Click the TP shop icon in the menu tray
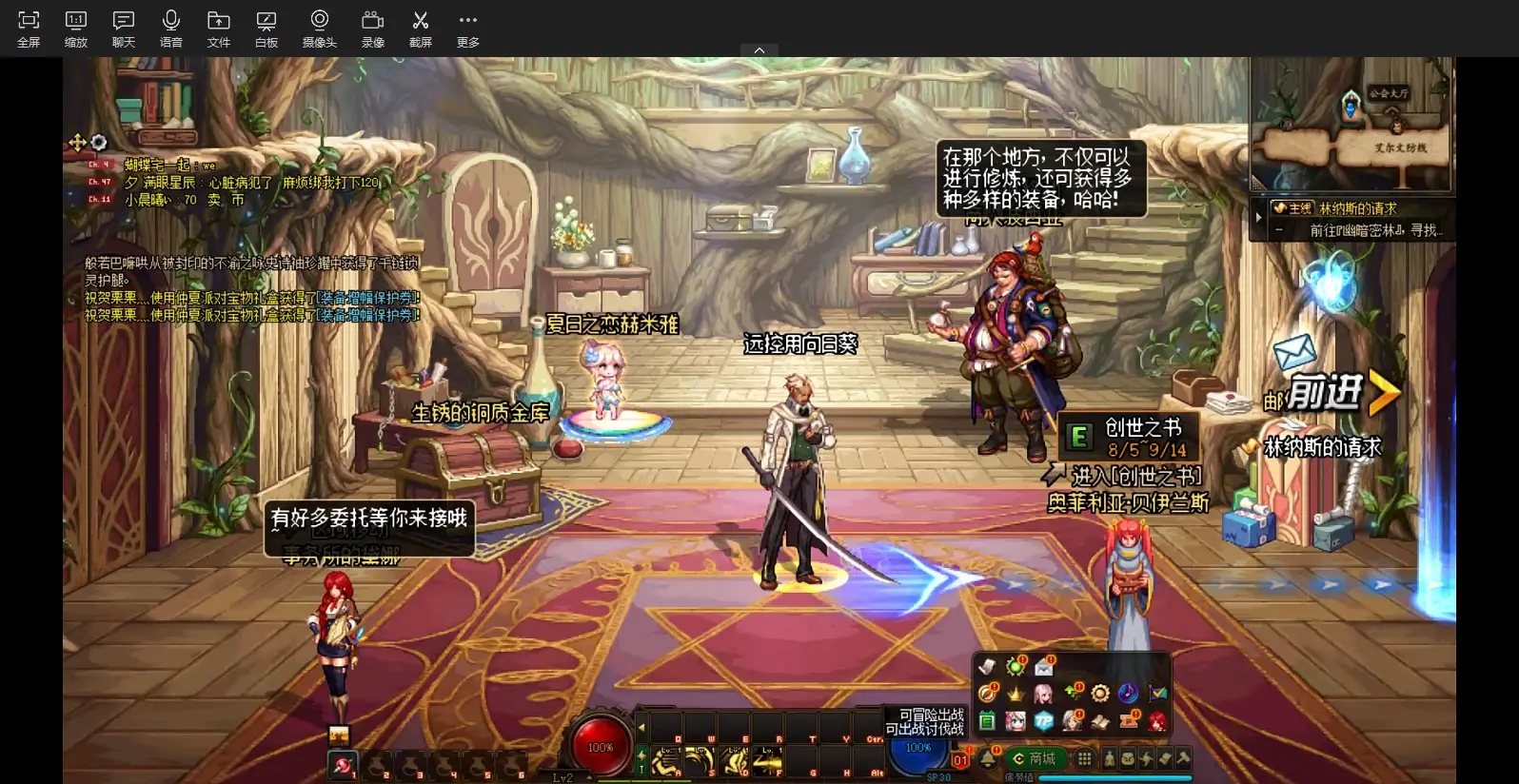The image size is (1519, 784). tap(1043, 720)
